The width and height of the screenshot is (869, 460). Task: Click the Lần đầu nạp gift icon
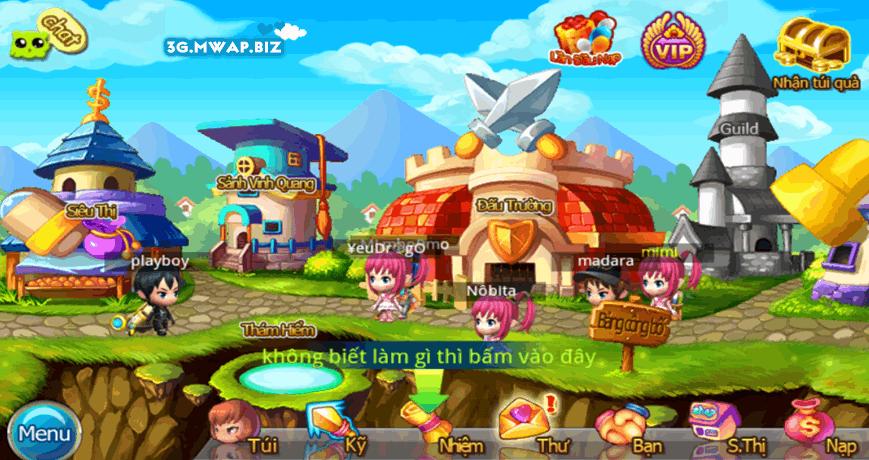pos(584,39)
